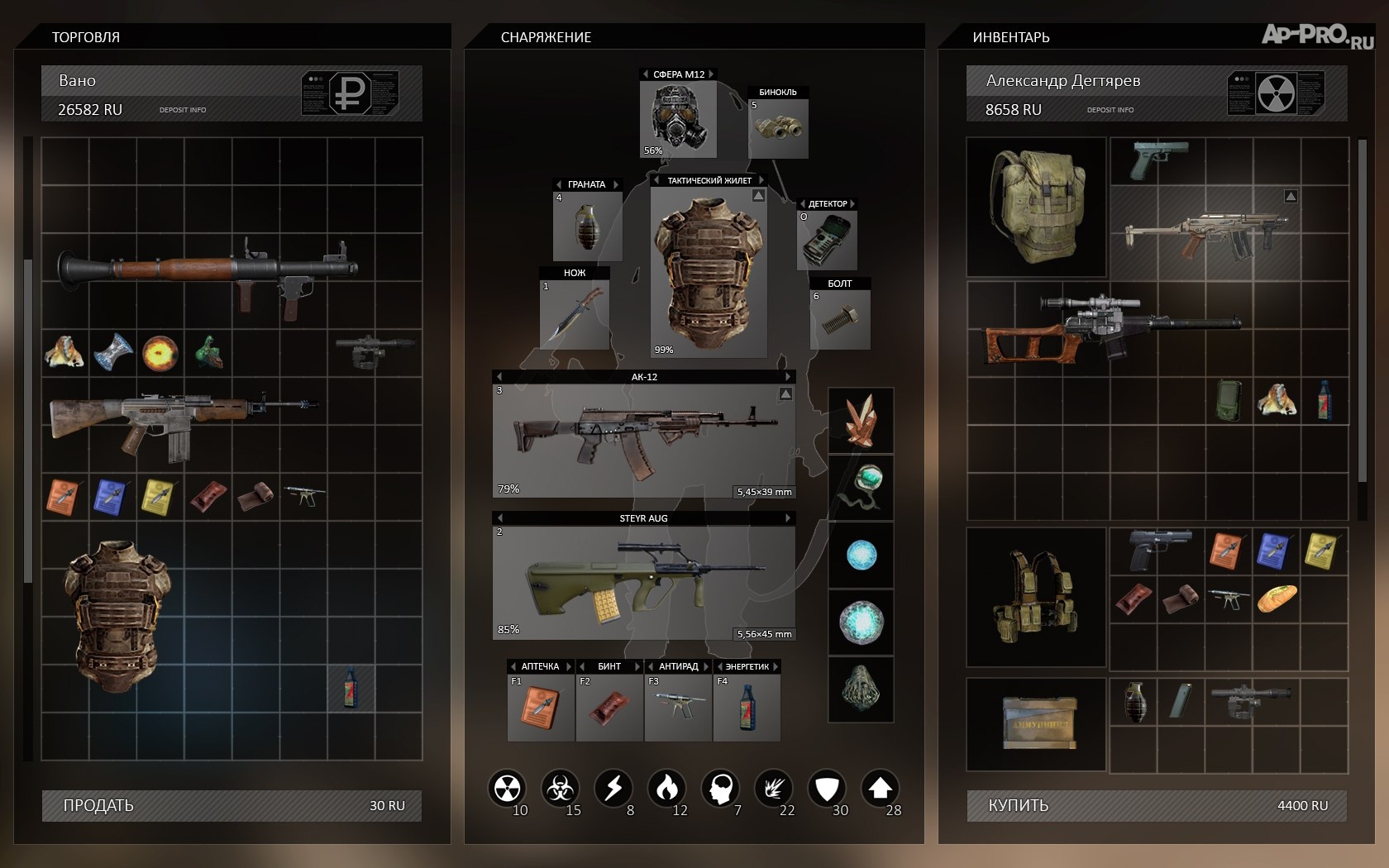
Task: Select the trader's body armor item
Action: pos(116,616)
